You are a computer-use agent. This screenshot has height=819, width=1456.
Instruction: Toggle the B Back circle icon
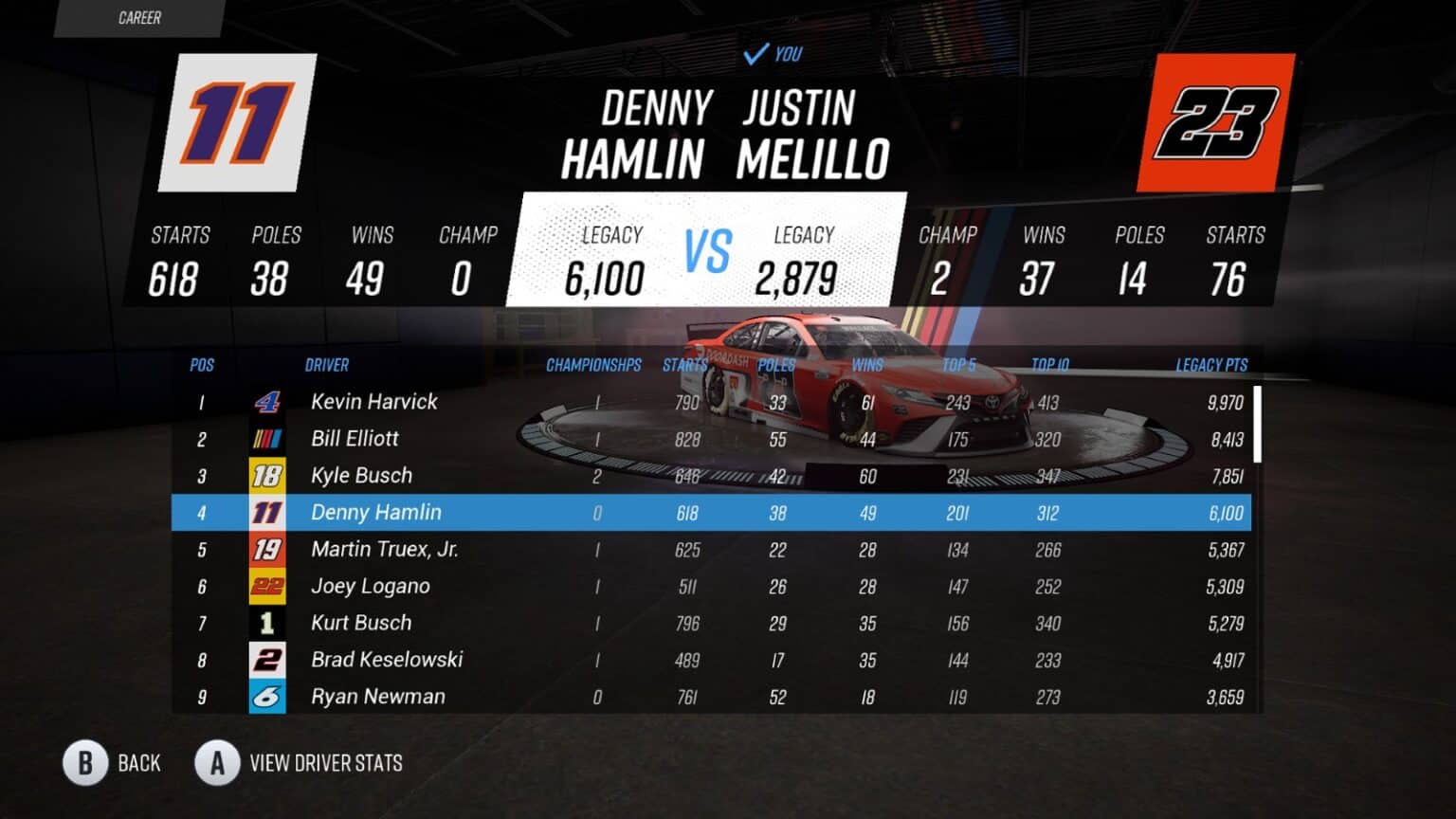click(x=86, y=763)
